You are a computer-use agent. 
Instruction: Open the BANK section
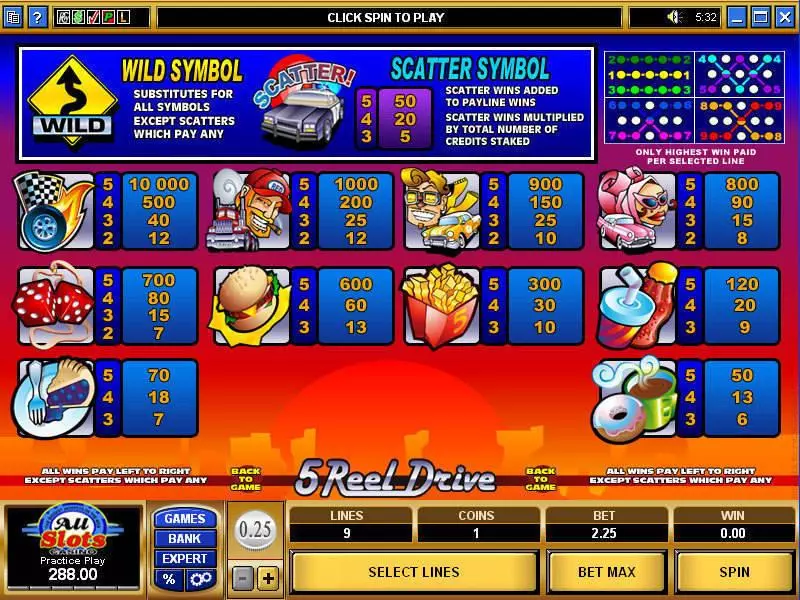[x=184, y=538]
